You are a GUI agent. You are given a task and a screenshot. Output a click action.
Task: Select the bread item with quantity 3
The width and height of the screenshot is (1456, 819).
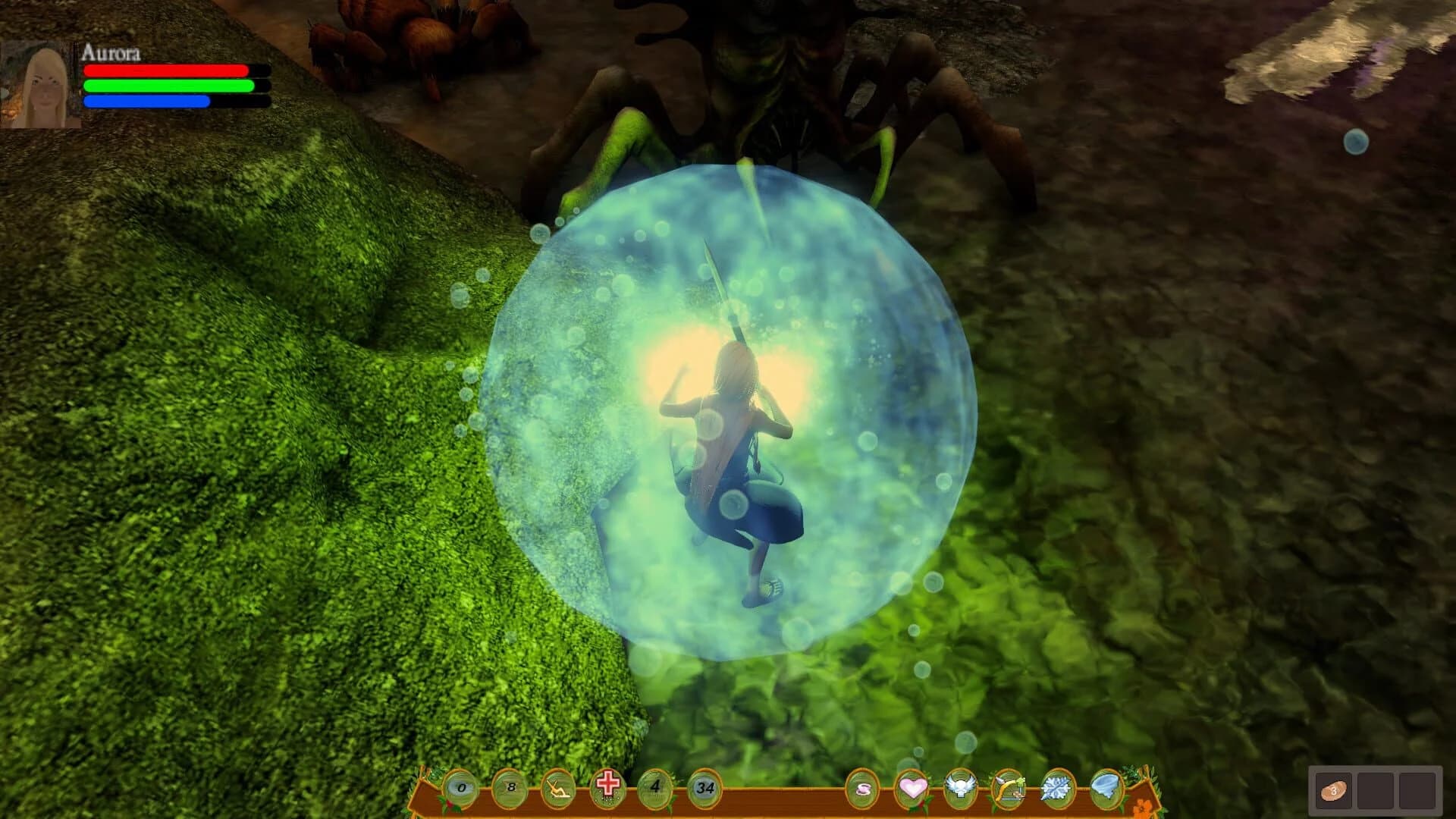pyautogui.click(x=1334, y=790)
